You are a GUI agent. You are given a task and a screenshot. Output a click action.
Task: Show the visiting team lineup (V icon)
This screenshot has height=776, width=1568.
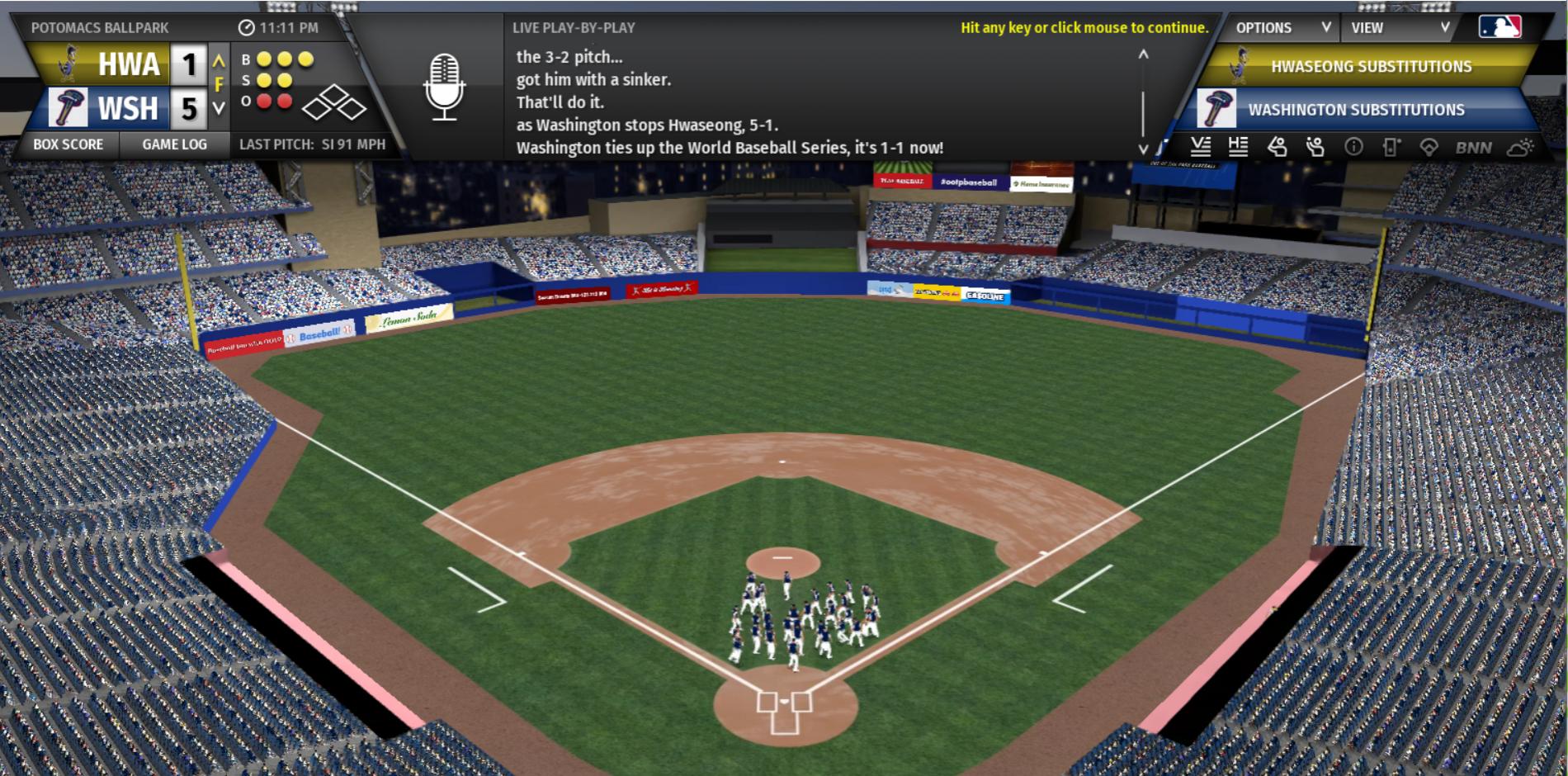[1201, 147]
